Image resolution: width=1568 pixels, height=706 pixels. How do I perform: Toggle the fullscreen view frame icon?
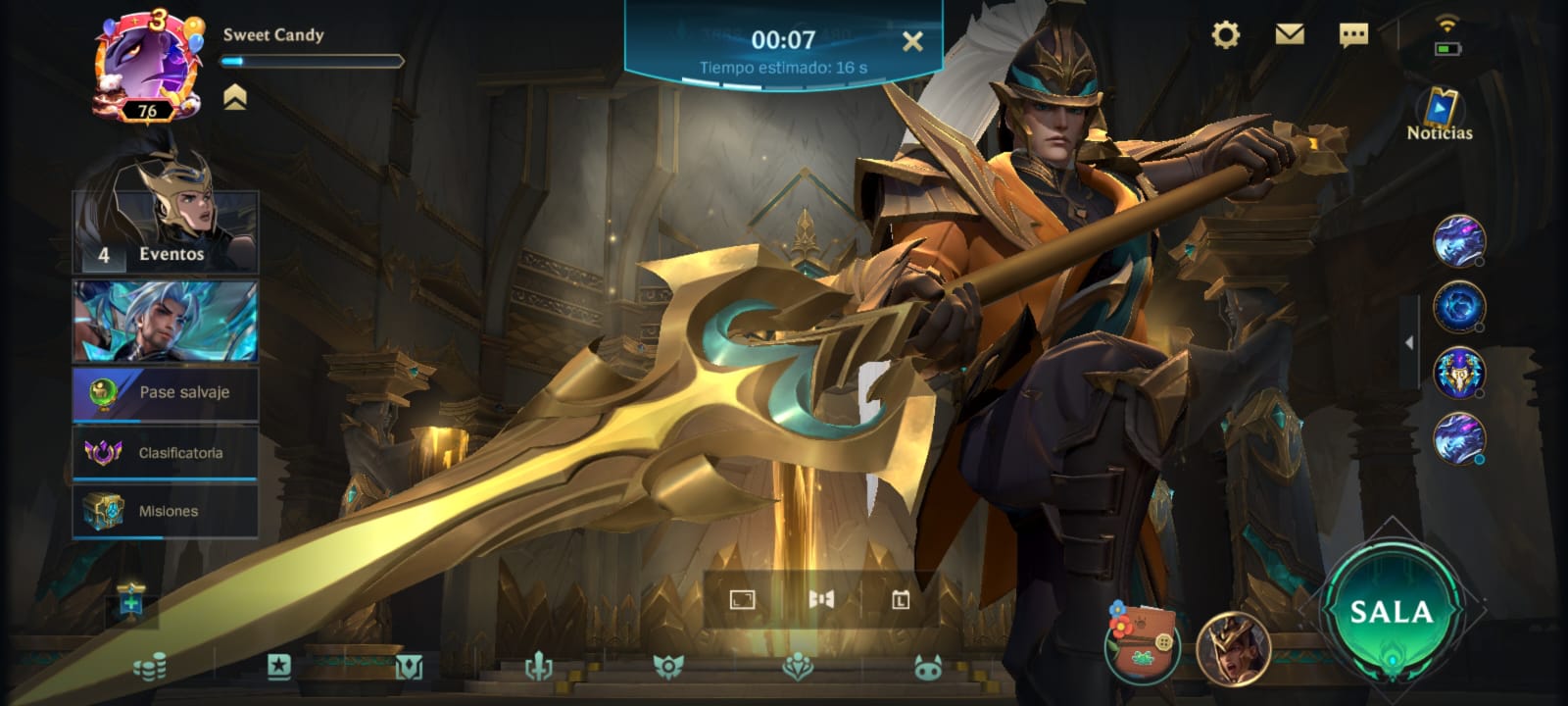pos(743,599)
